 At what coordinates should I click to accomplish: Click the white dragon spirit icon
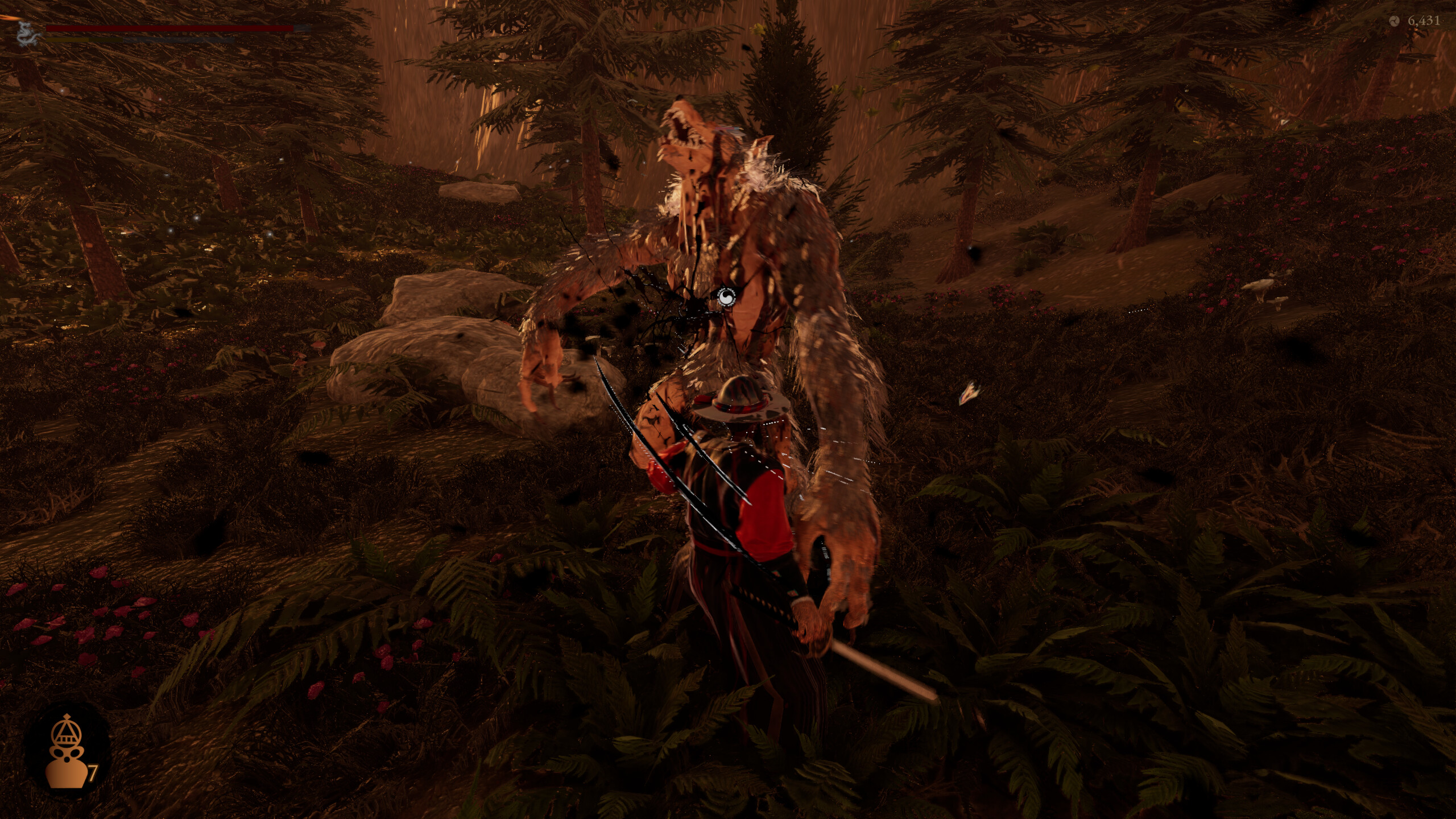[27, 34]
